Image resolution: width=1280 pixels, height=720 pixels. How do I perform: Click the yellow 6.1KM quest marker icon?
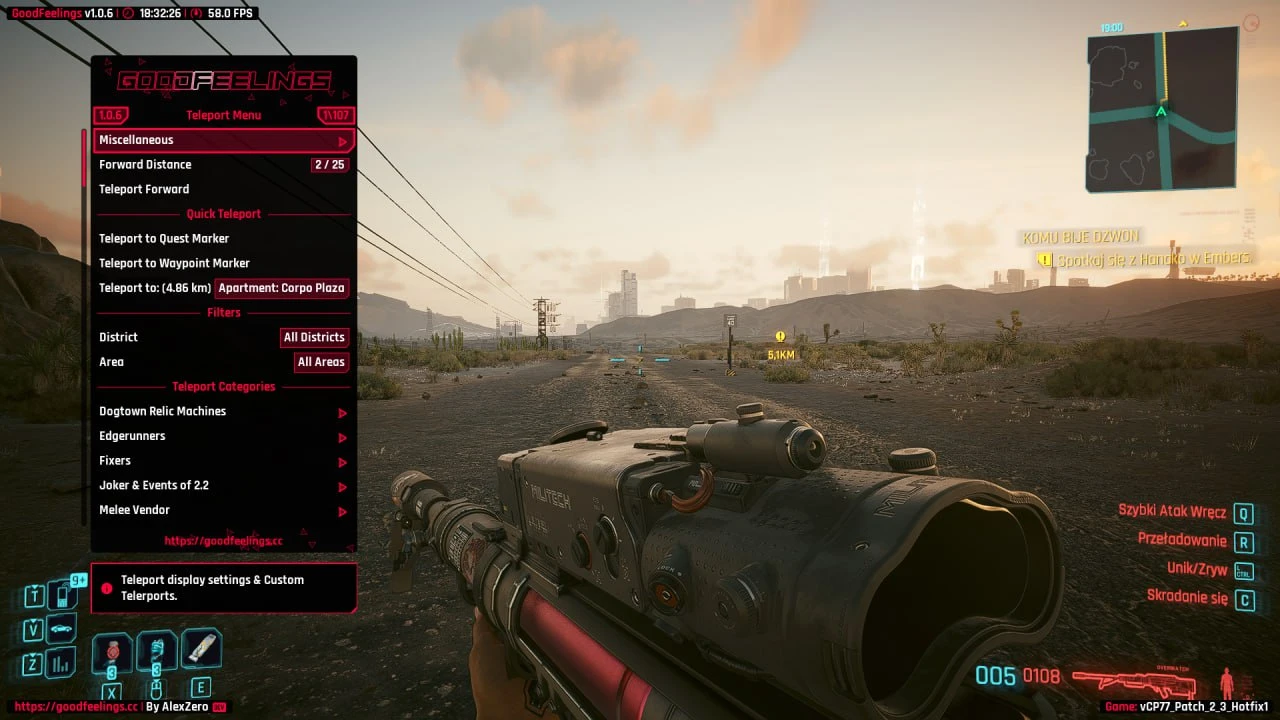click(778, 338)
